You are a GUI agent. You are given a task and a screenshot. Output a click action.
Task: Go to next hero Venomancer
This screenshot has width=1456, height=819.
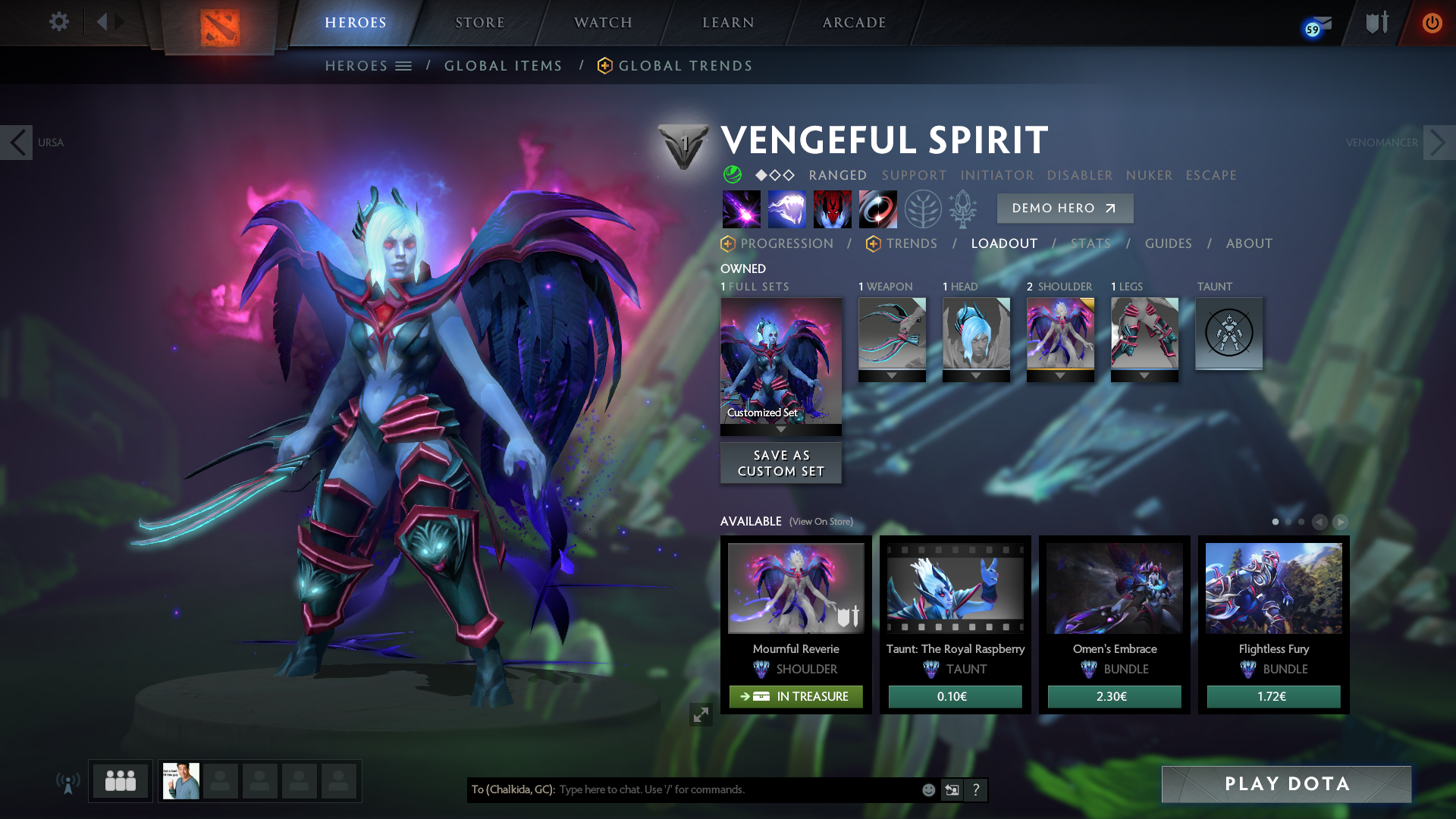(x=1438, y=143)
